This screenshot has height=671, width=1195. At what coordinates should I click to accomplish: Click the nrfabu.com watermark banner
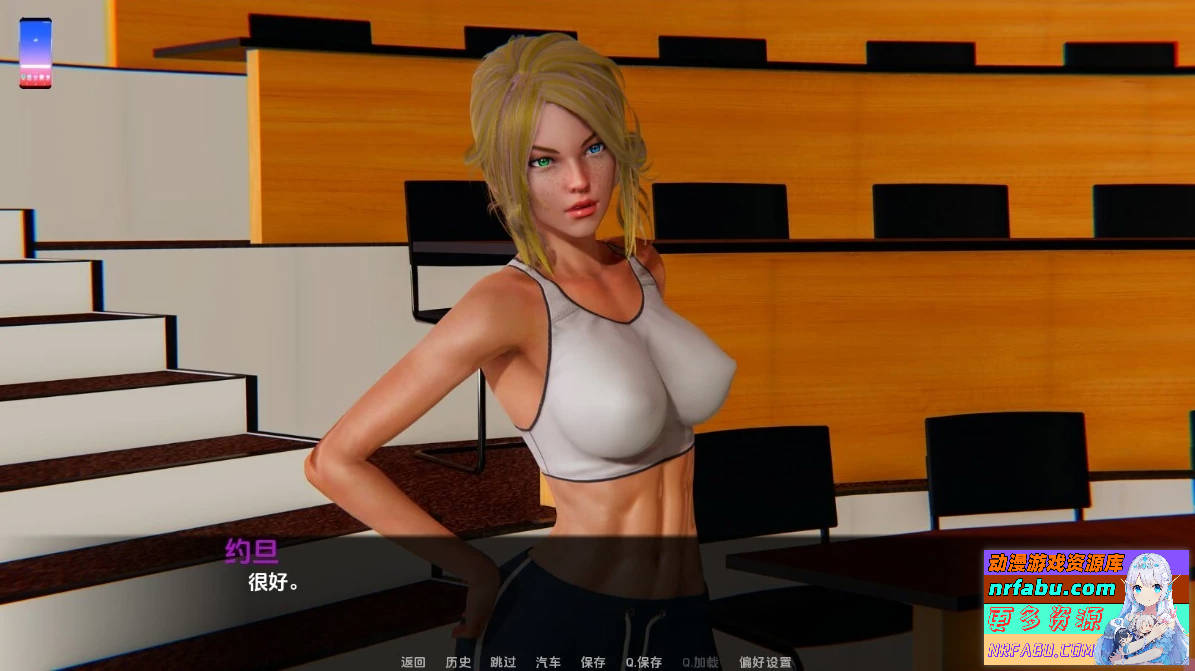(1086, 606)
